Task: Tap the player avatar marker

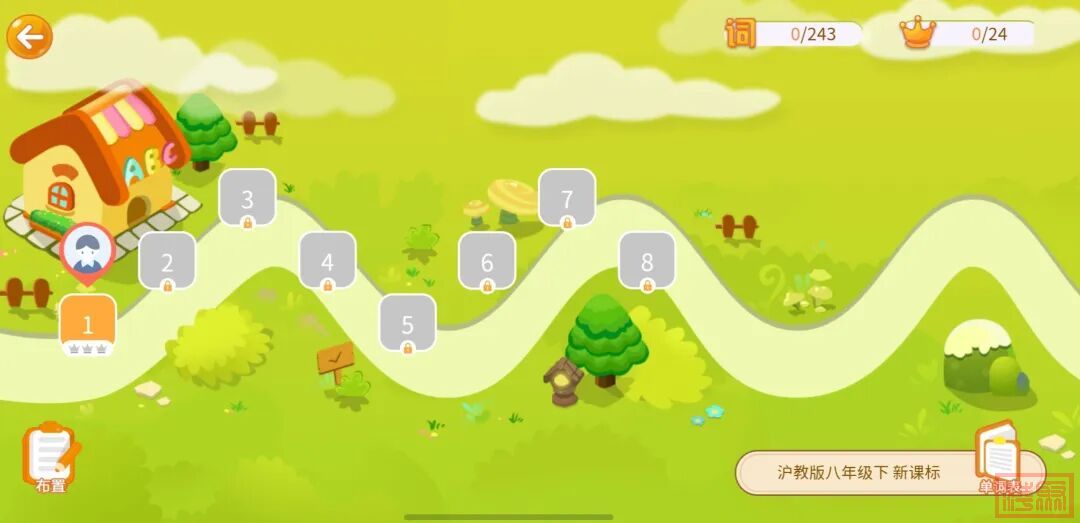Action: (x=88, y=250)
